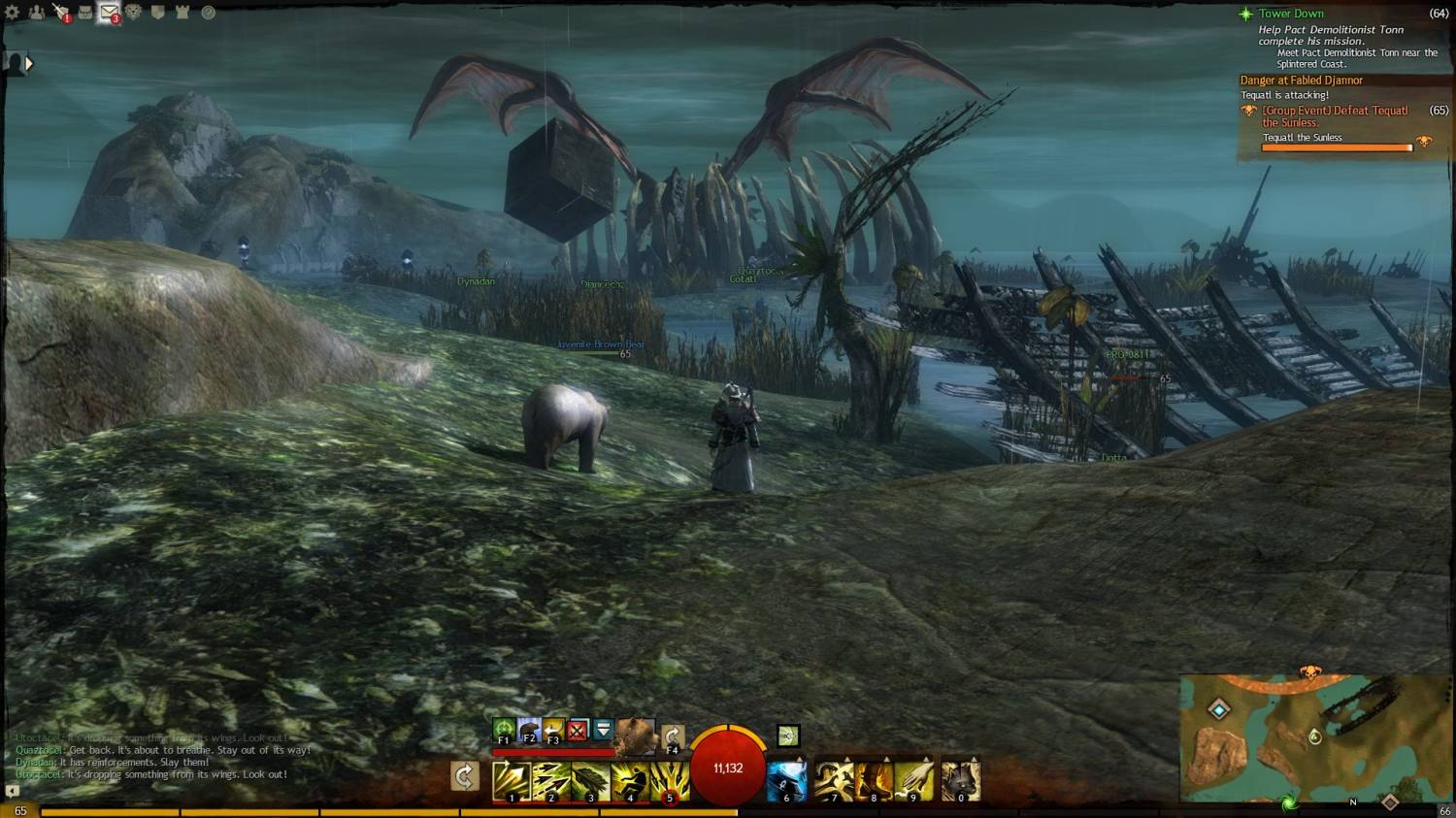
Task: Click the unlocked waypoint on the minimap
Action: pos(1219,709)
